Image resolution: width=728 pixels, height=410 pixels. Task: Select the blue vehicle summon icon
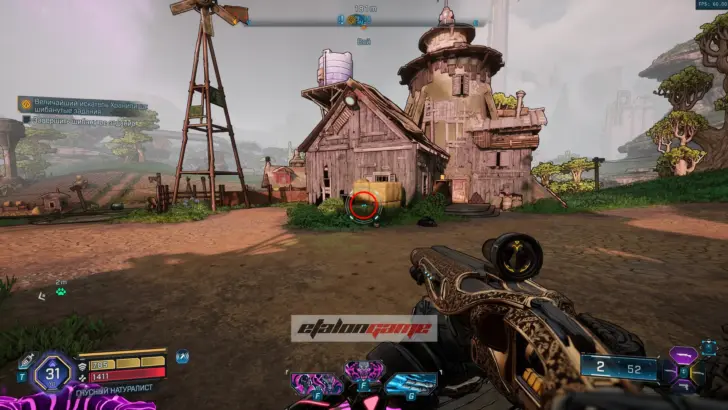click(x=409, y=383)
